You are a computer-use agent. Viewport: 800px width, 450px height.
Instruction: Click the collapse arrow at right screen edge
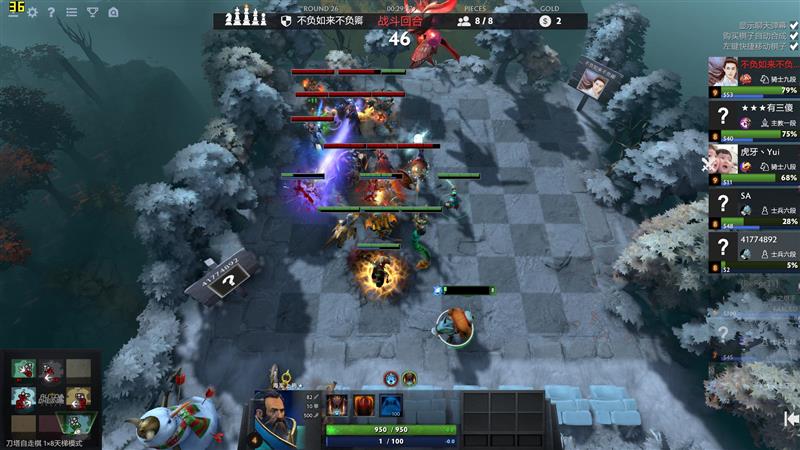pyautogui.click(x=791, y=418)
